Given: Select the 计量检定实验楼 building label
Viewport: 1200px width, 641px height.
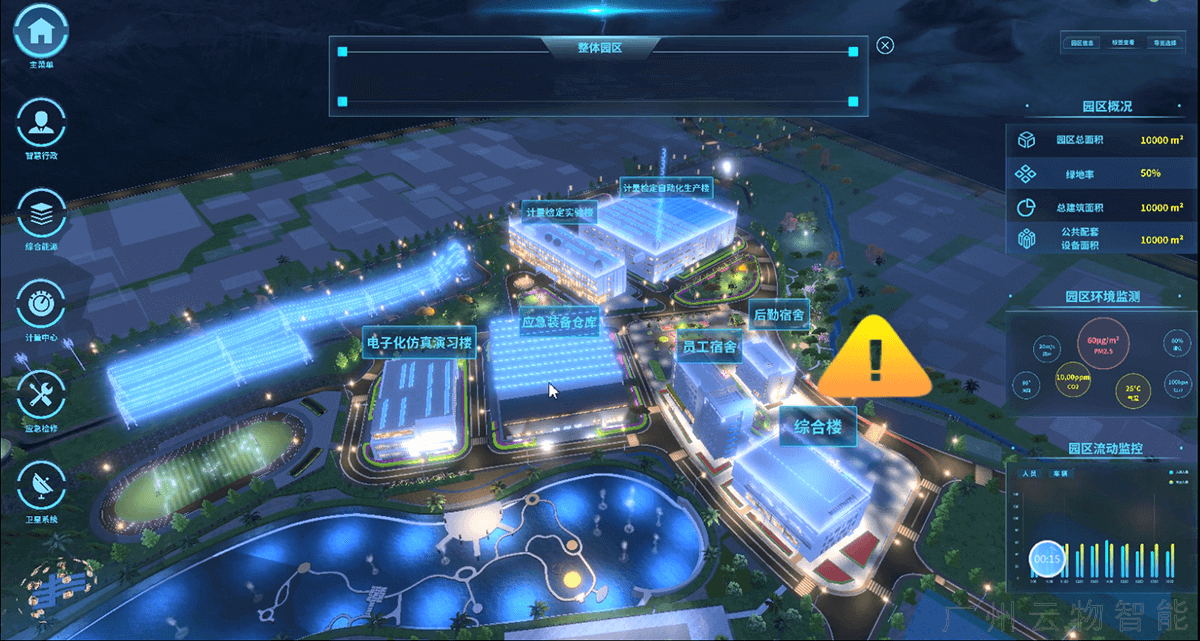Looking at the screenshot, I should coord(560,213).
